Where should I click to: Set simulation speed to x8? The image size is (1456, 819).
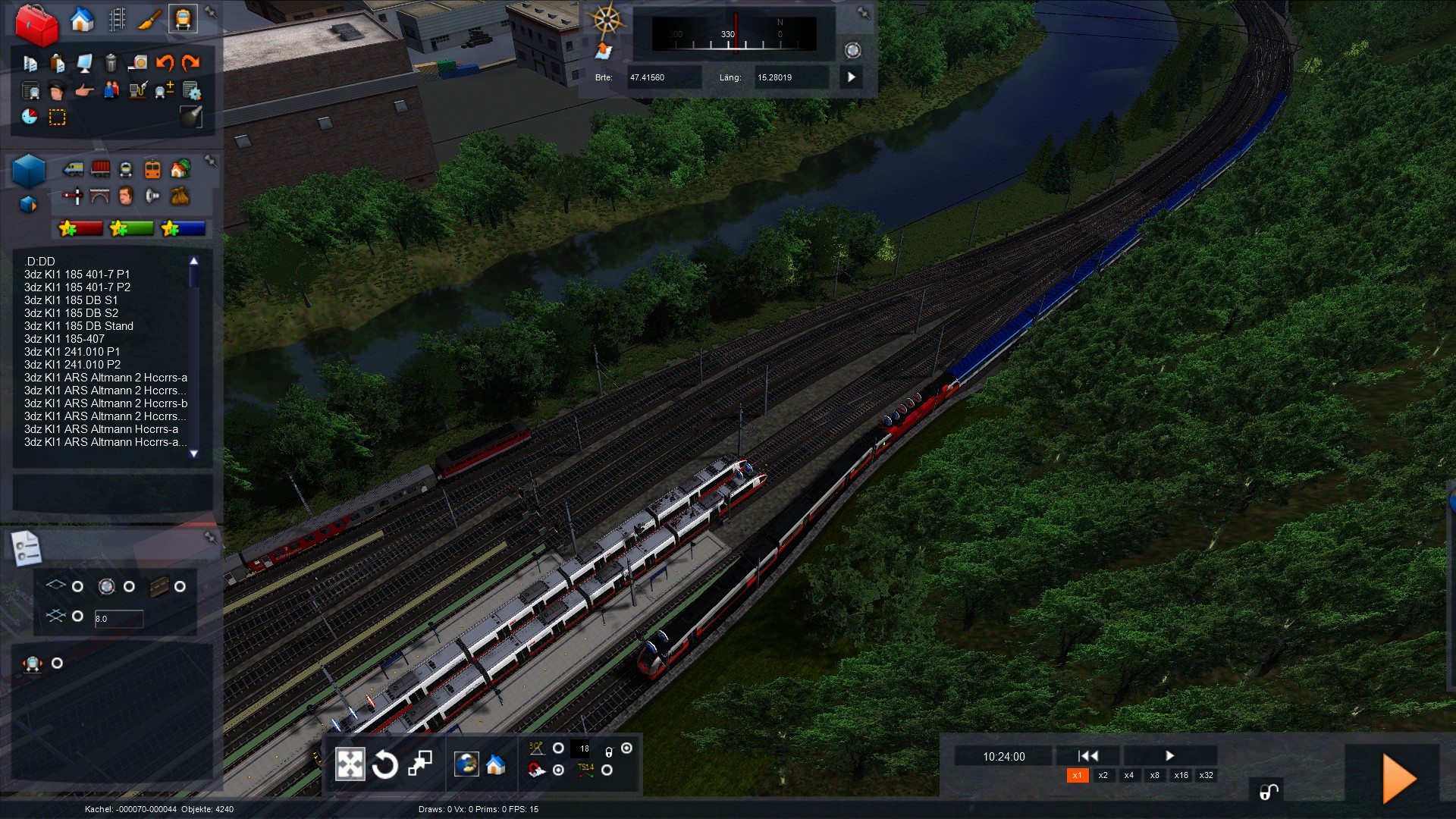[x=1154, y=775]
